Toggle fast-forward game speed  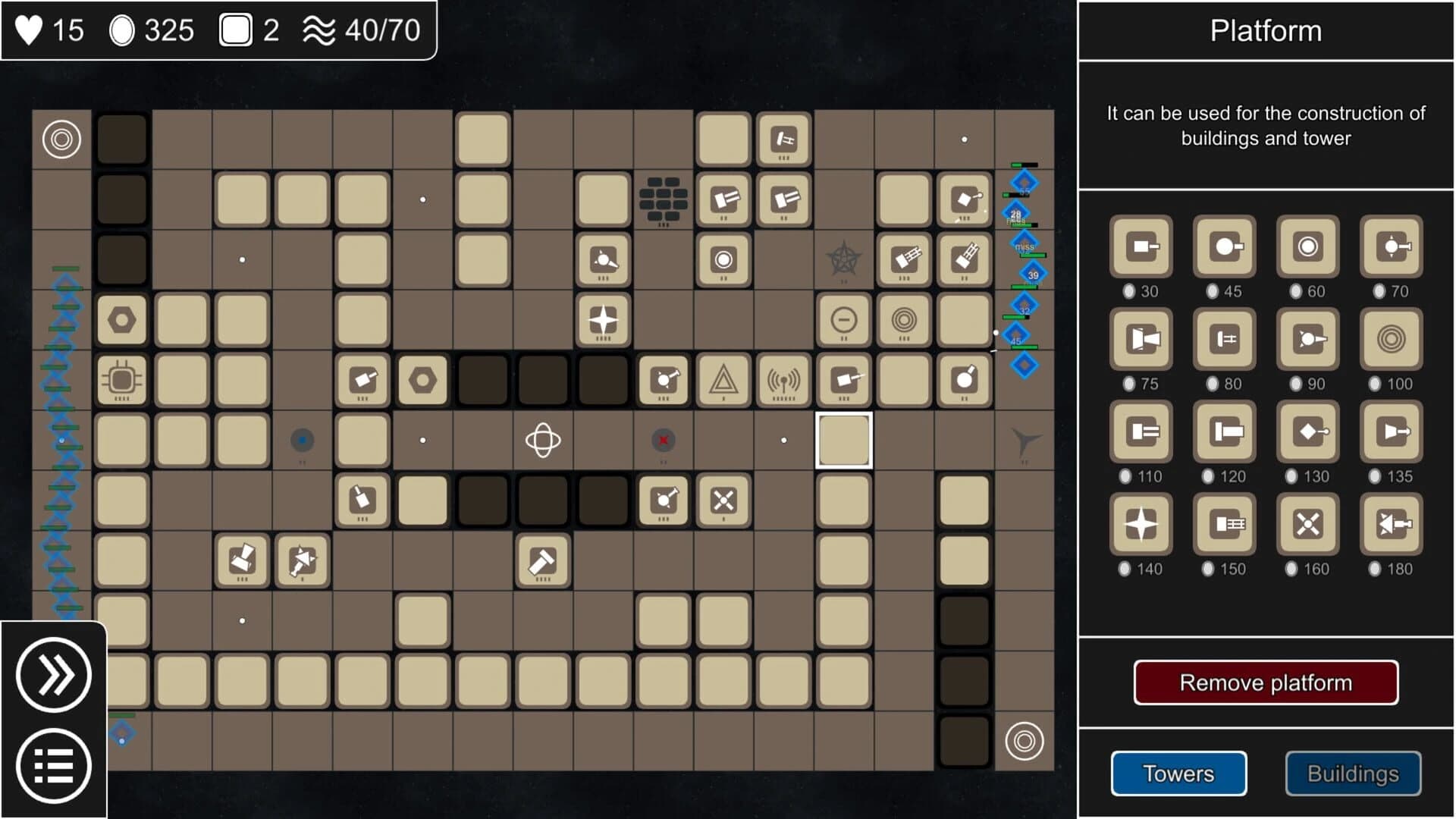53,673
